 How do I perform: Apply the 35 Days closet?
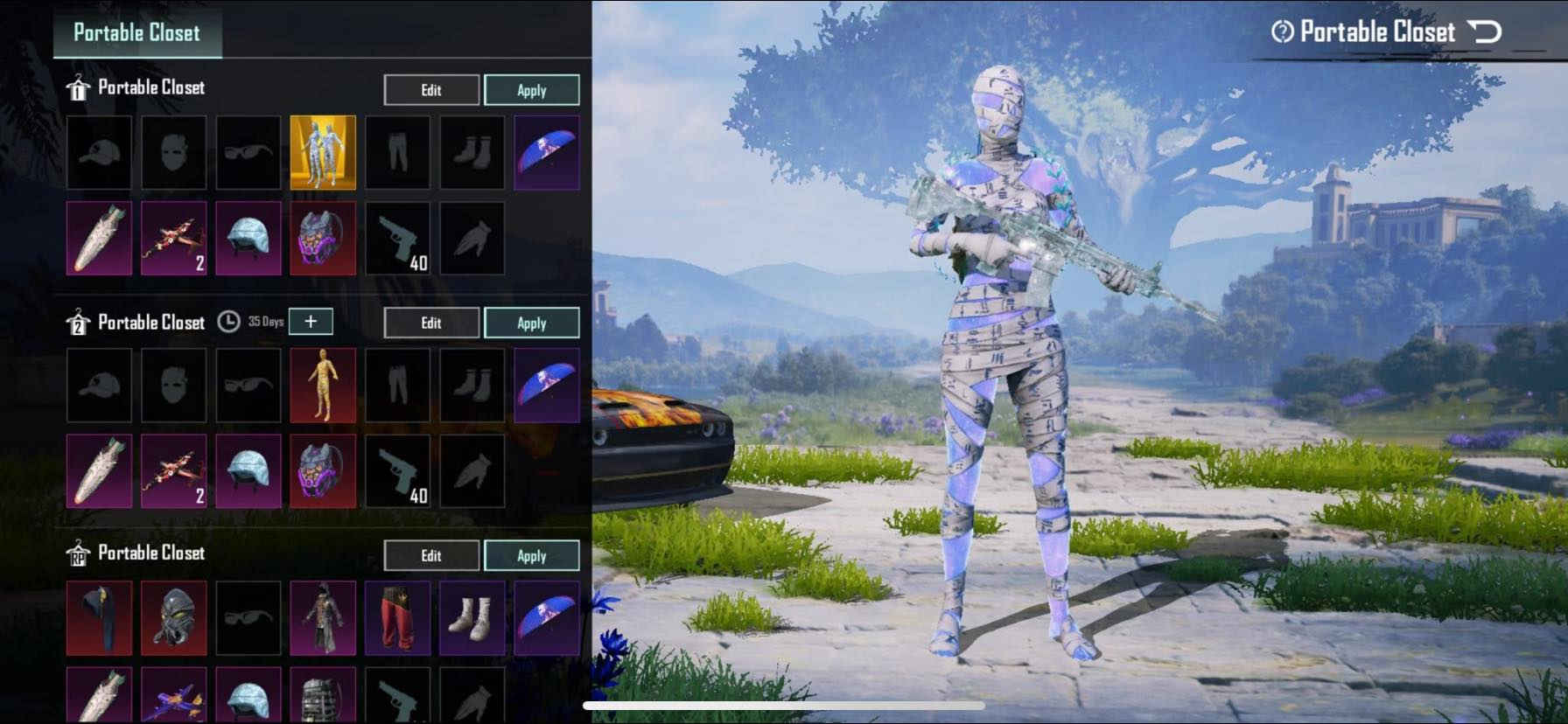pyautogui.click(x=531, y=324)
